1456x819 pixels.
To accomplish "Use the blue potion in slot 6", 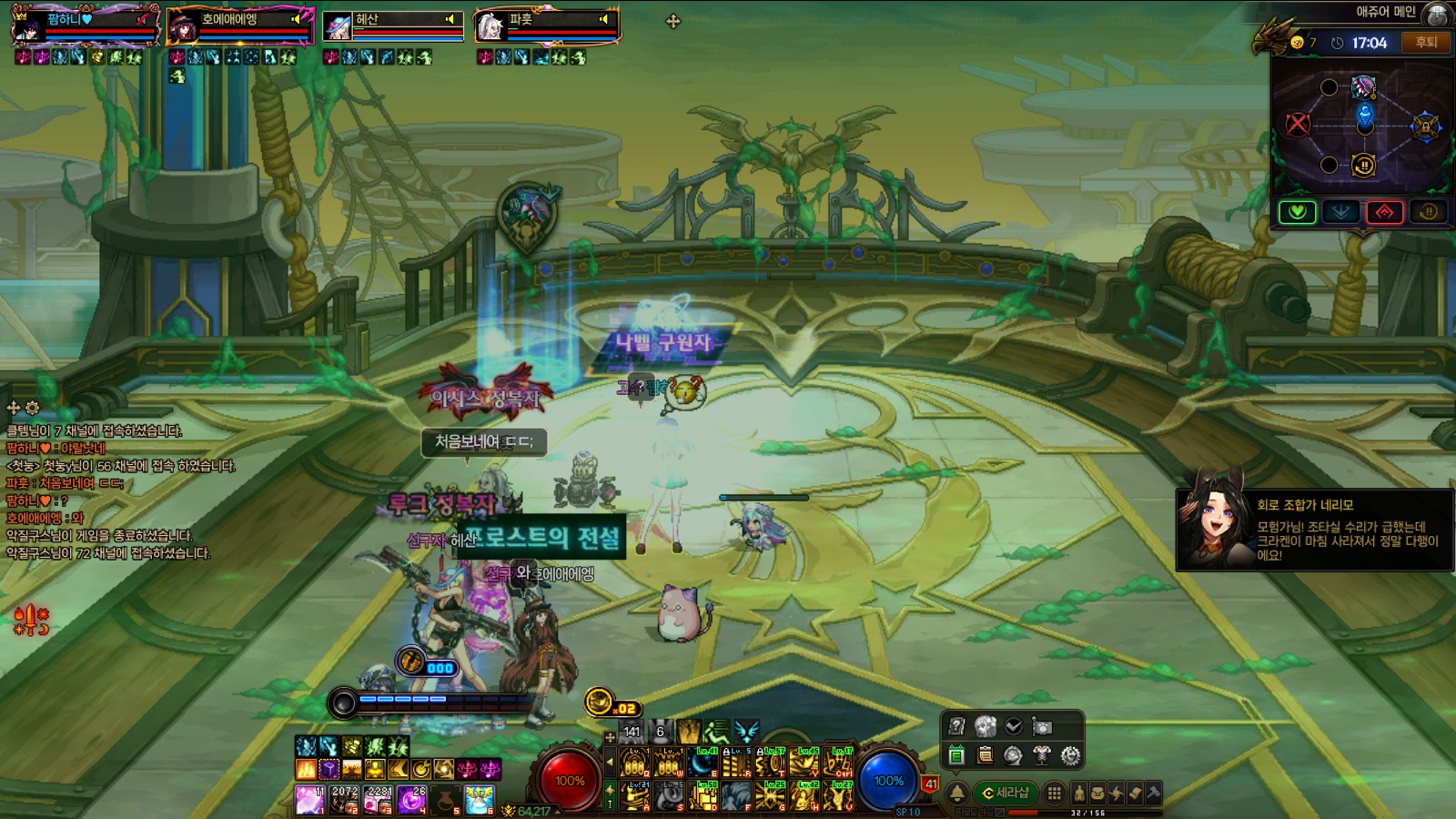I will tap(479, 799).
